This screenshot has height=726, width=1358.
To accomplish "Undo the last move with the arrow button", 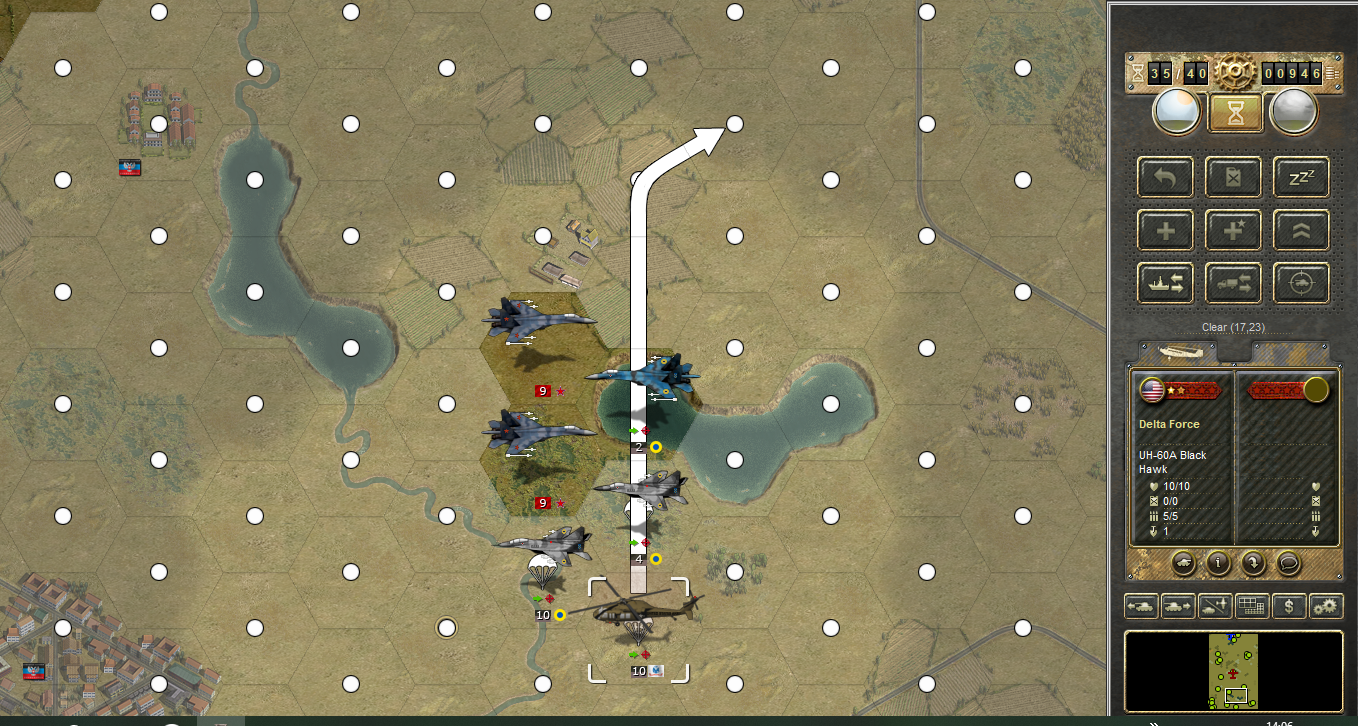I will 1166,178.
